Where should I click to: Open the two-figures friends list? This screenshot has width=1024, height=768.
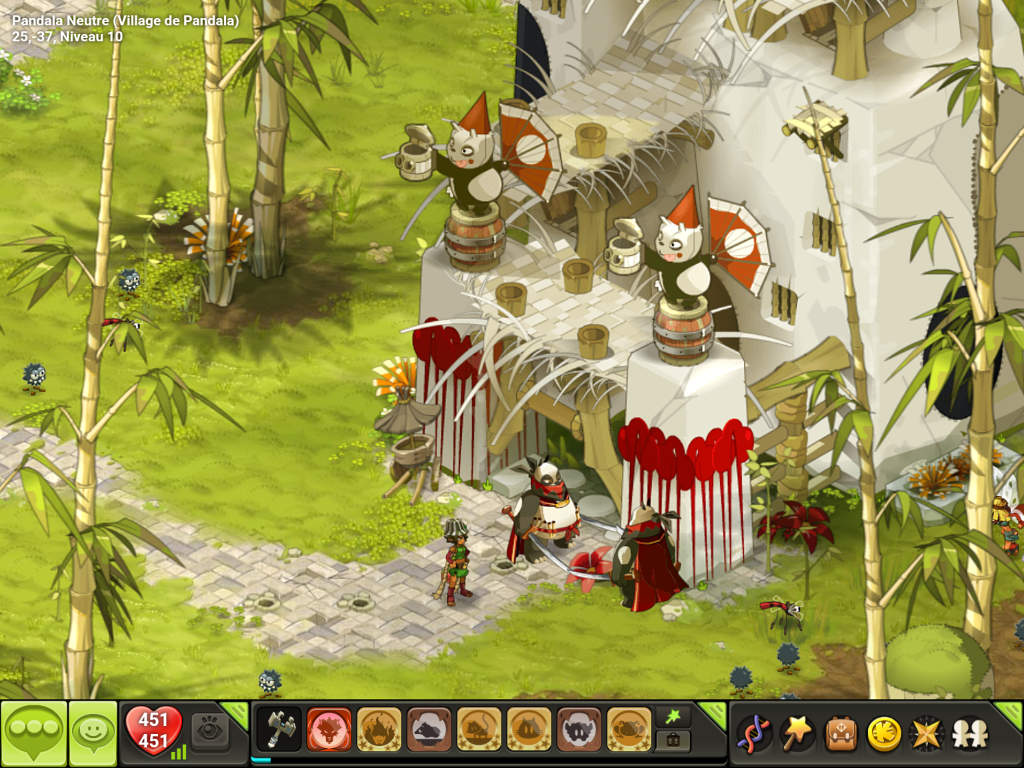[x=969, y=733]
